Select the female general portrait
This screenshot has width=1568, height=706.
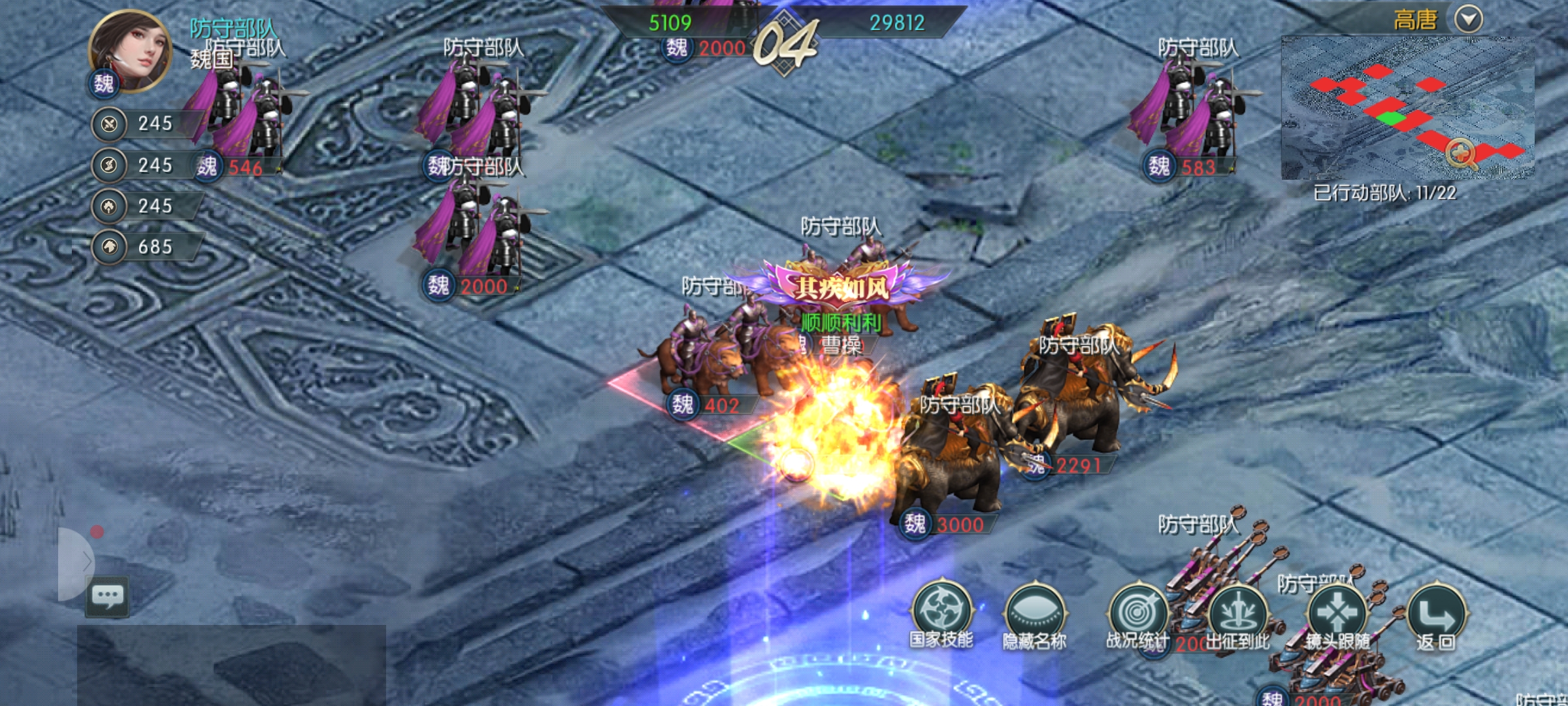(131, 51)
